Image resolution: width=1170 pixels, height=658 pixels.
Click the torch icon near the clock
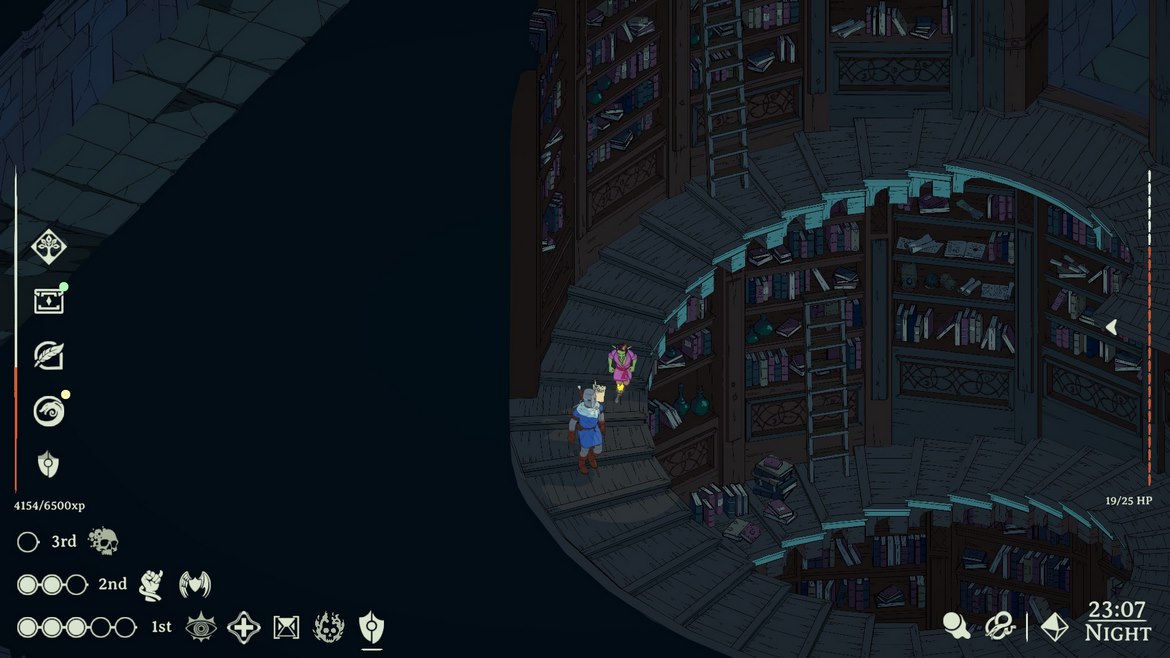coord(957,626)
